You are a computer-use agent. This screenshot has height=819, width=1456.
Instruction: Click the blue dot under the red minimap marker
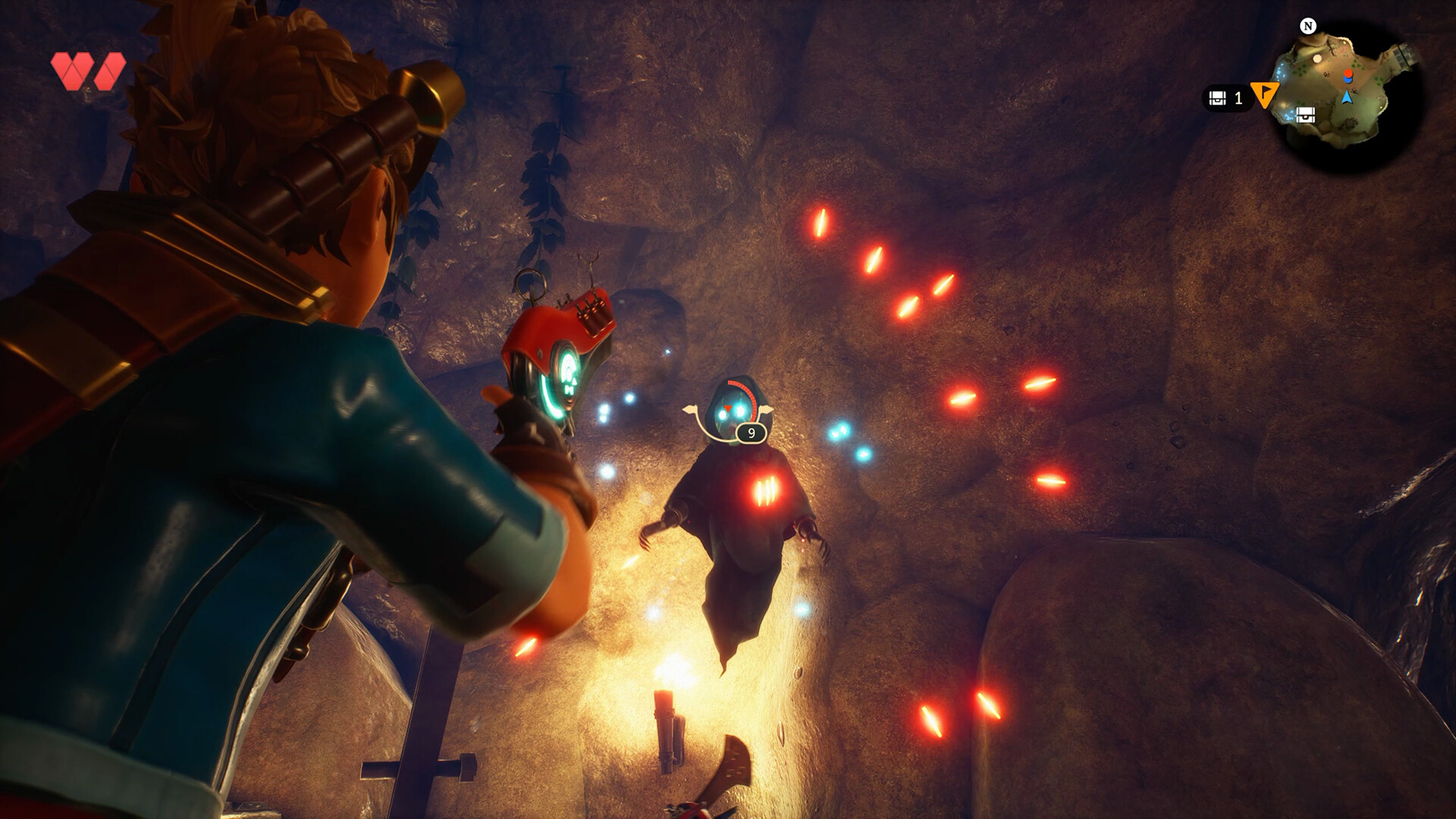(1348, 80)
